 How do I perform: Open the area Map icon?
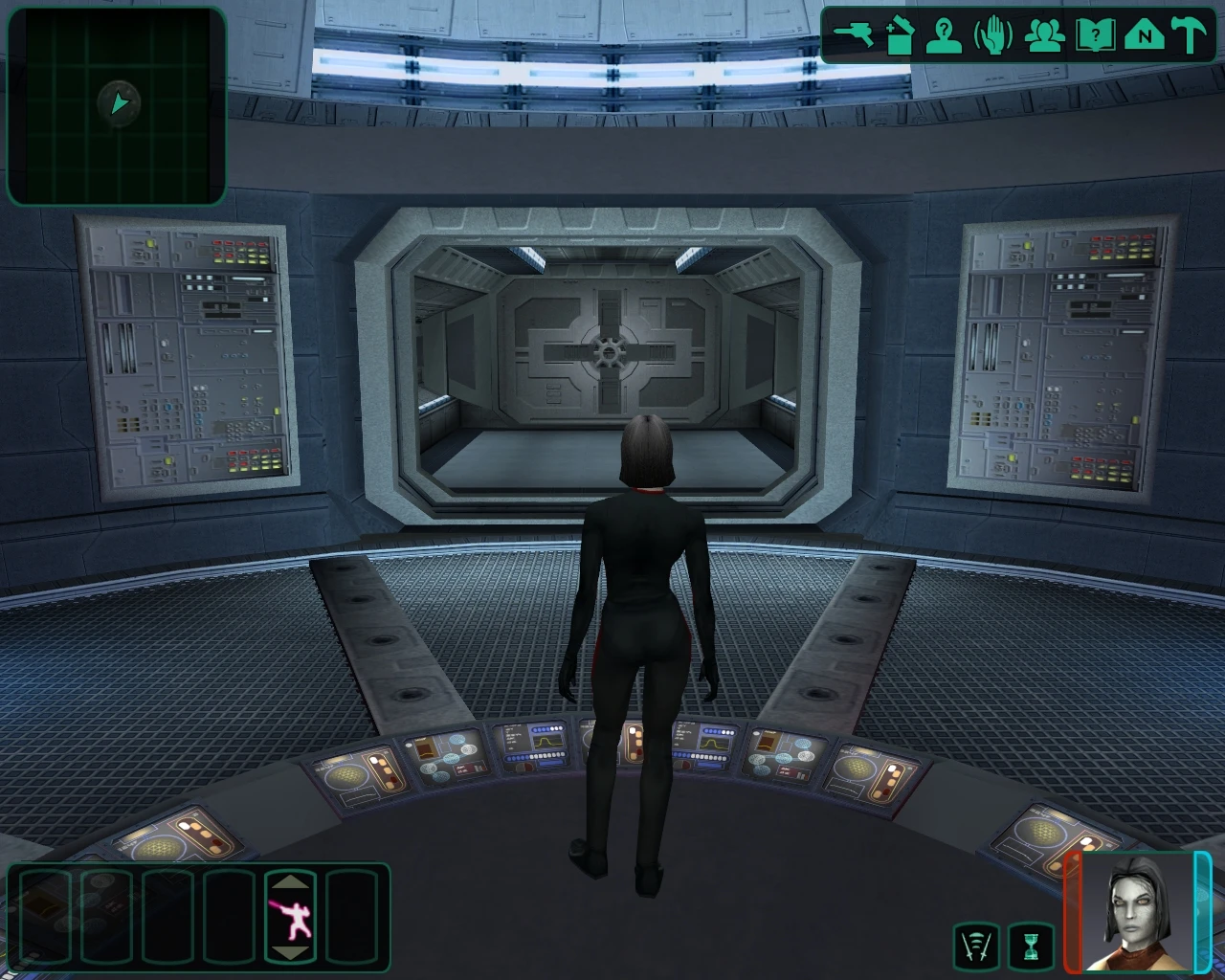click(1146, 33)
